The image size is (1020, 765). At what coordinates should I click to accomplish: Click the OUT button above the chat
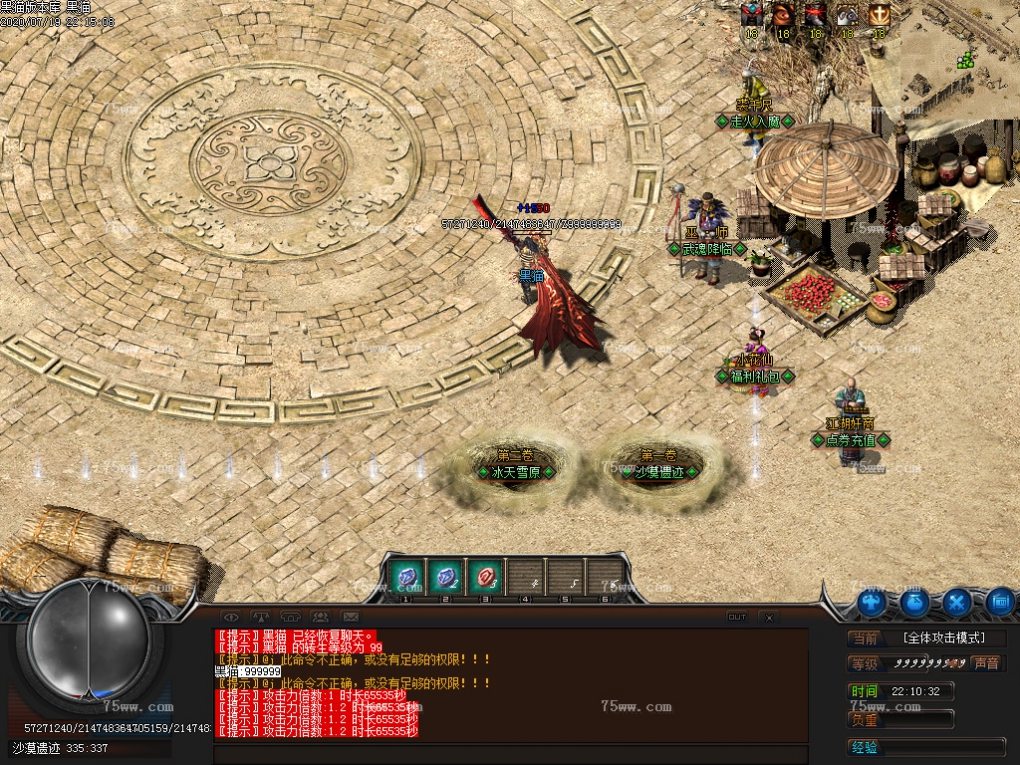(737, 617)
